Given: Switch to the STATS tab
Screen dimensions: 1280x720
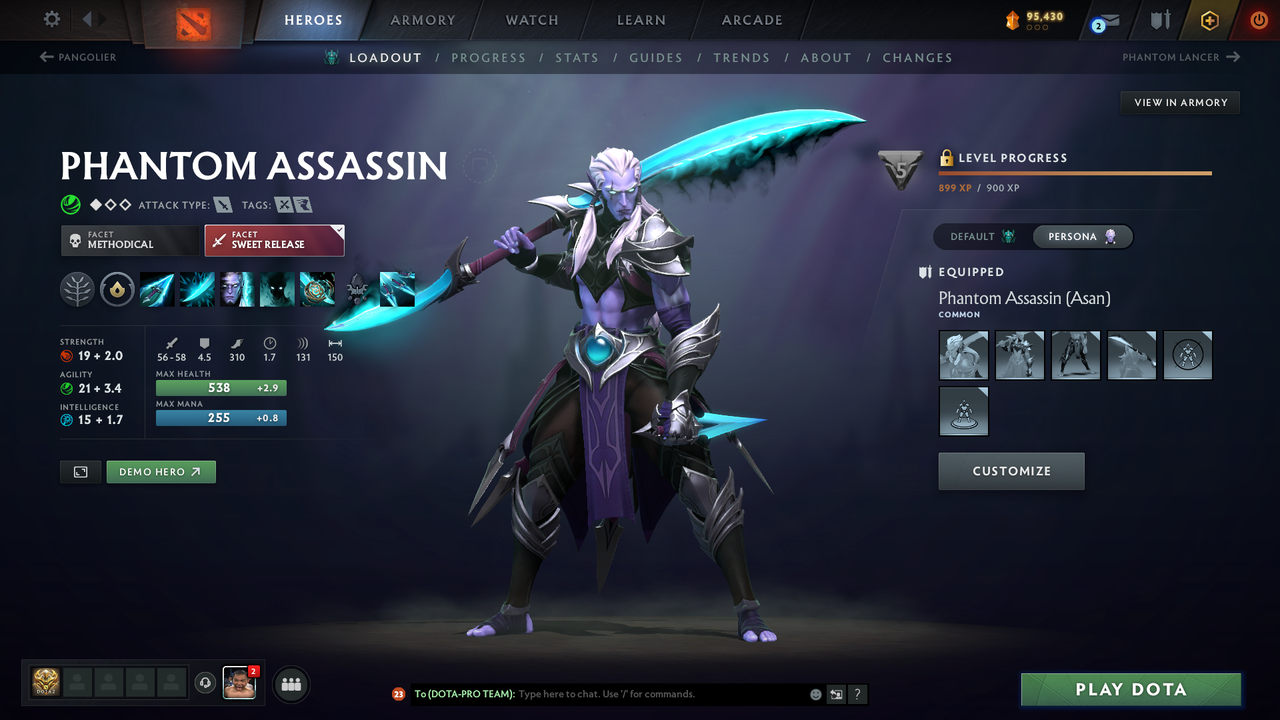Looking at the screenshot, I should (x=577, y=57).
